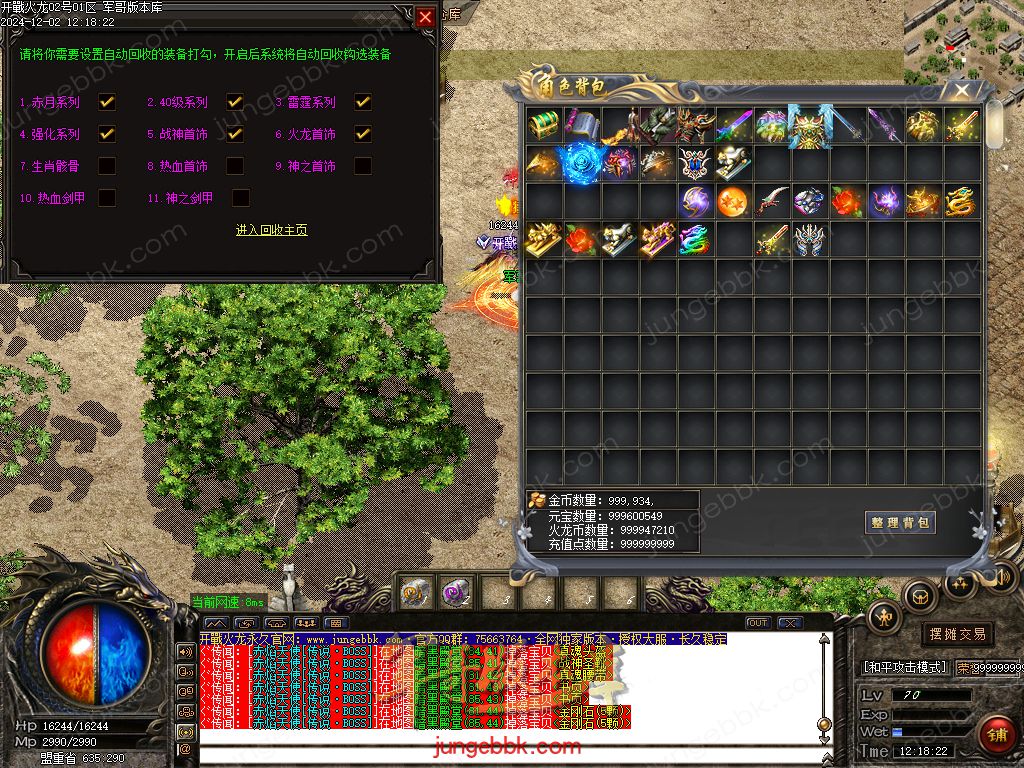Pick the orange star ball item
Image resolution: width=1024 pixels, height=768 pixels.
(733, 201)
